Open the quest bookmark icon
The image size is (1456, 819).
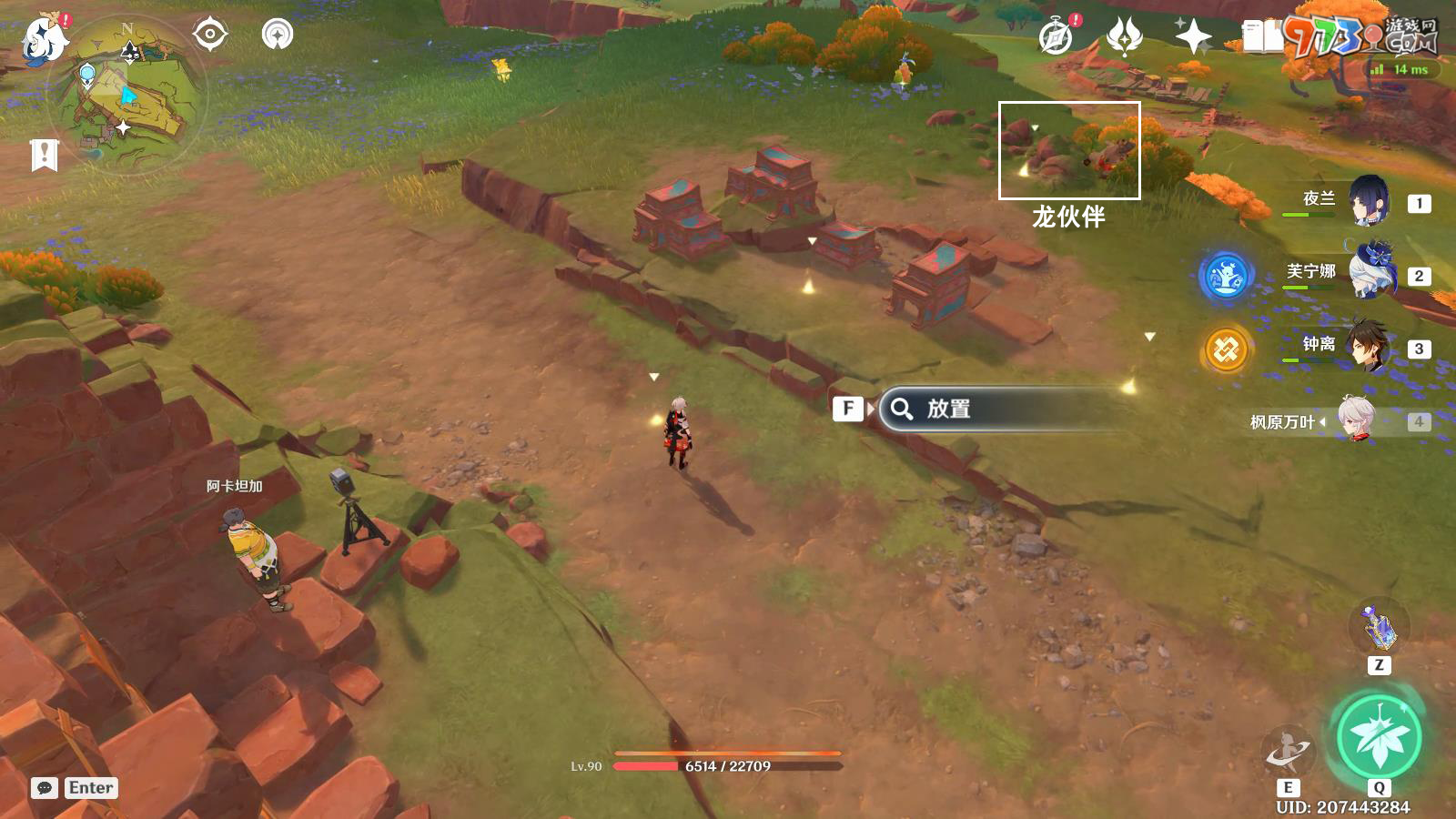[x=44, y=155]
